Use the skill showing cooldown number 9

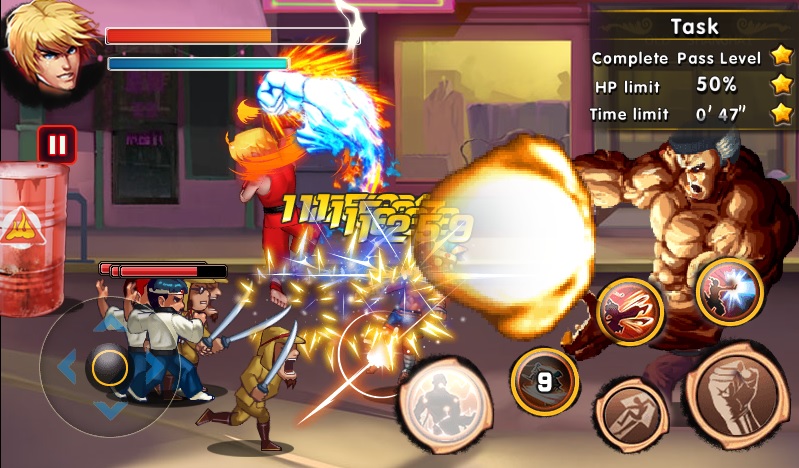tap(545, 381)
